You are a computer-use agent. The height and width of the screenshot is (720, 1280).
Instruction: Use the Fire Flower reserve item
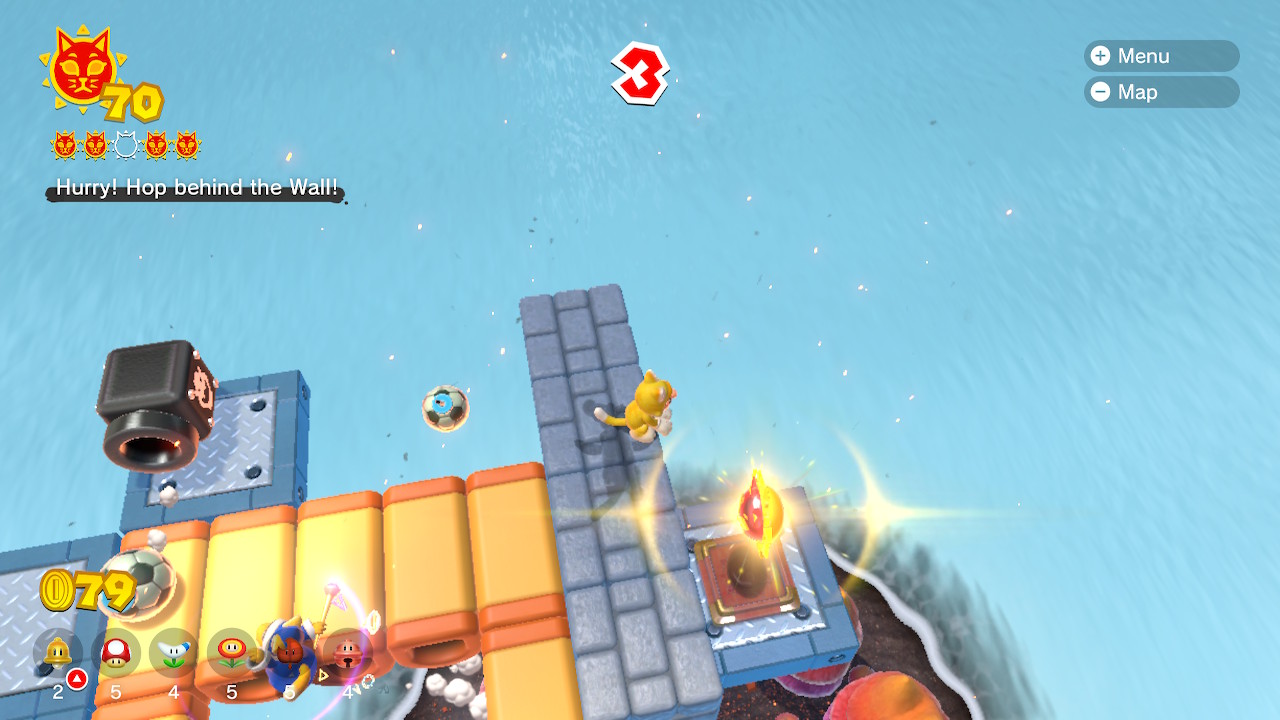pyautogui.click(x=231, y=652)
